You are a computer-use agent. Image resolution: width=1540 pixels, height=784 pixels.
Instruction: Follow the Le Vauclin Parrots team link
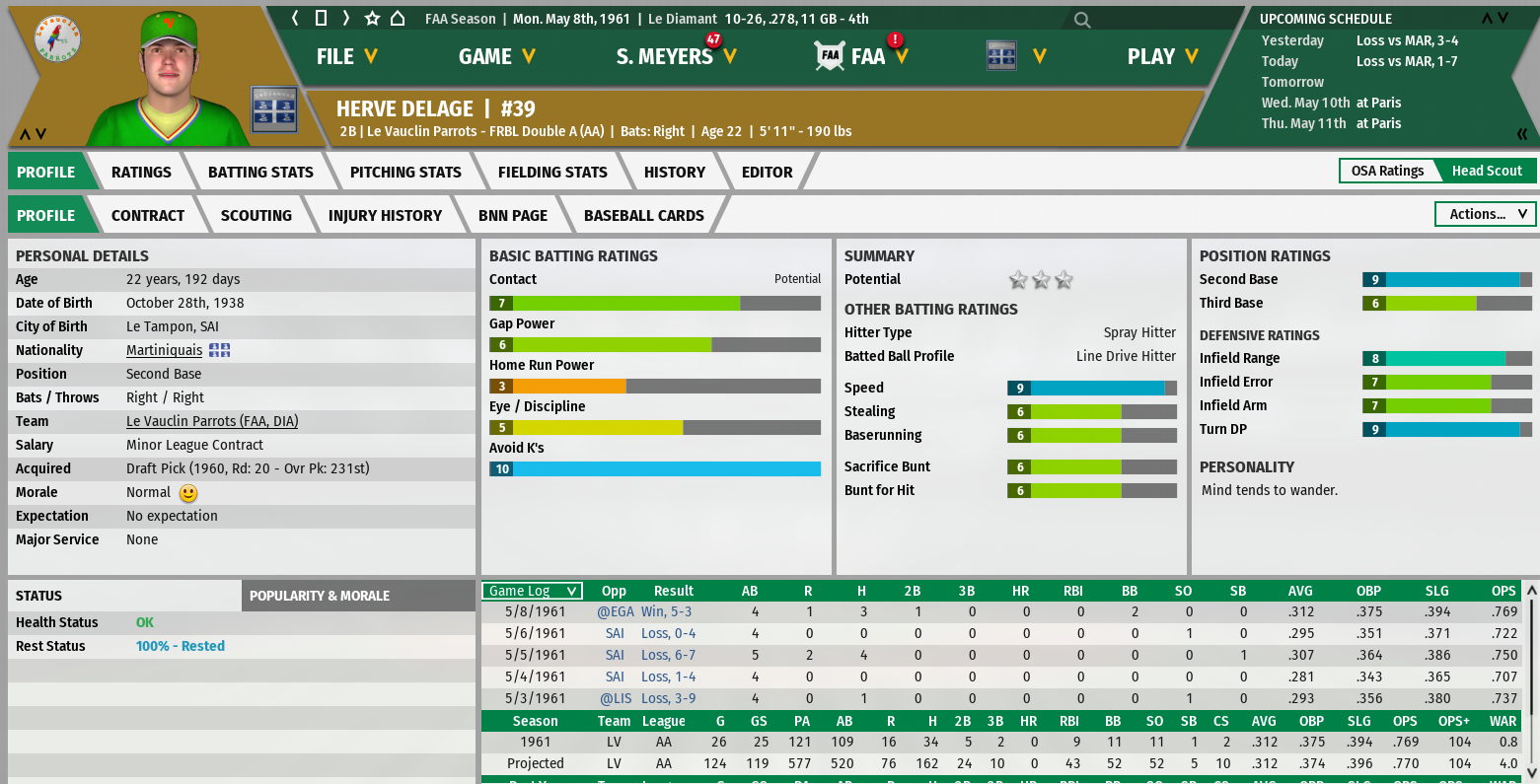212,421
